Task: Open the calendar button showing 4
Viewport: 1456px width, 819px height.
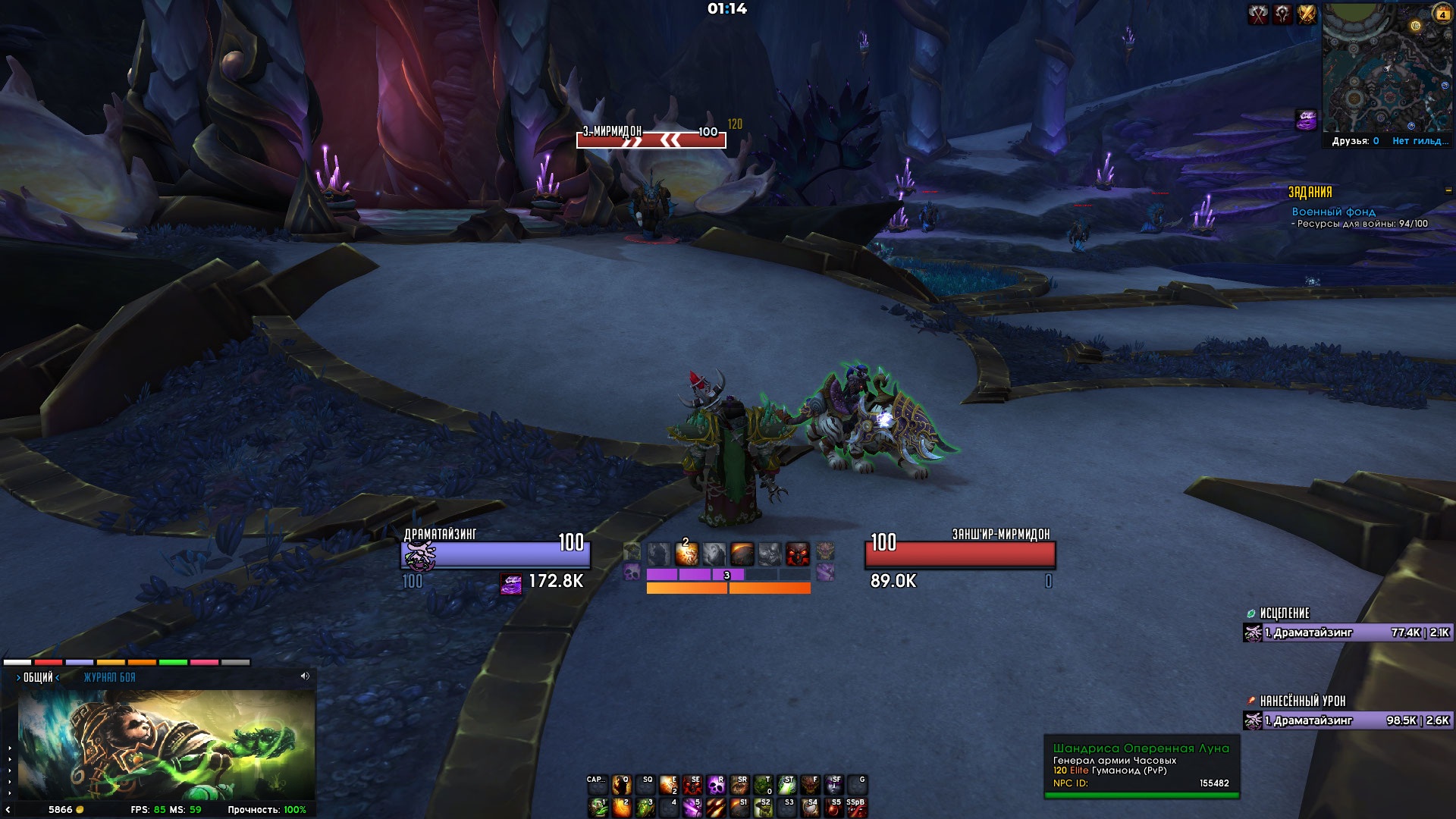Action: click(1442, 14)
